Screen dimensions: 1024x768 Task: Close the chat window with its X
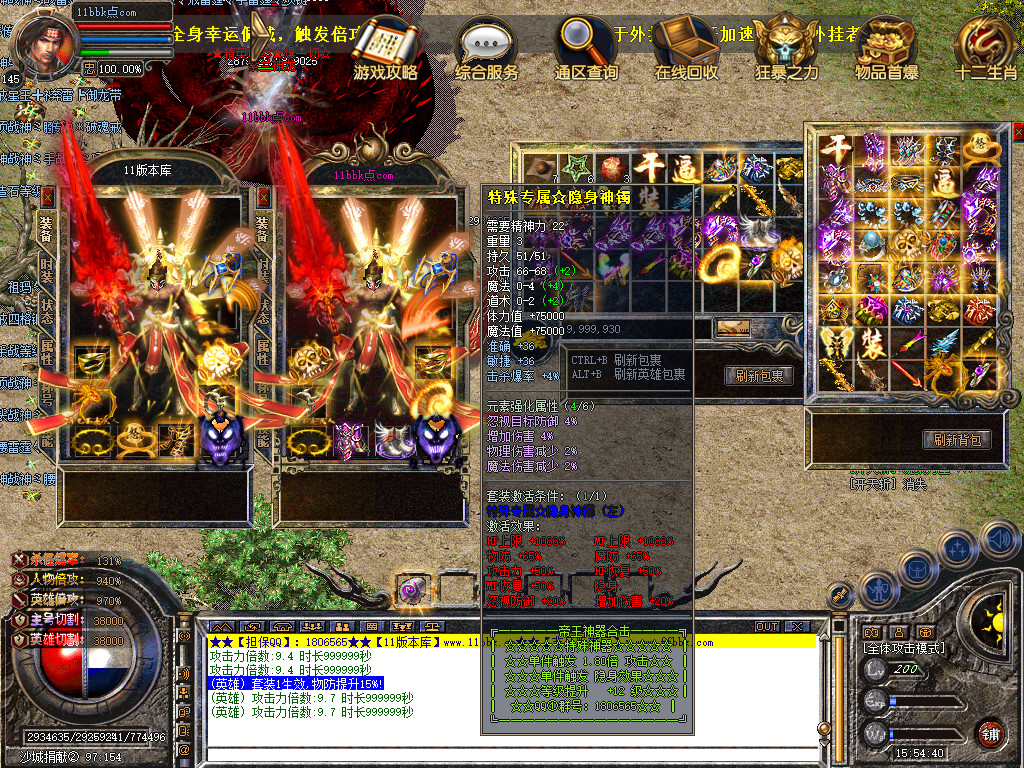(x=797, y=627)
